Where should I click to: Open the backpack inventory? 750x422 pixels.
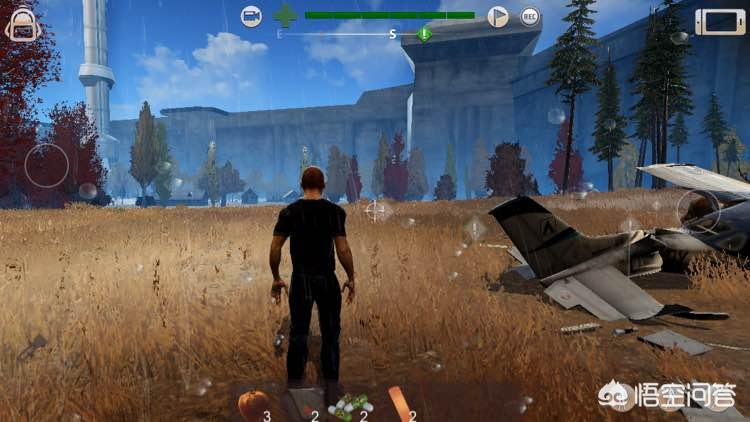coord(22,24)
